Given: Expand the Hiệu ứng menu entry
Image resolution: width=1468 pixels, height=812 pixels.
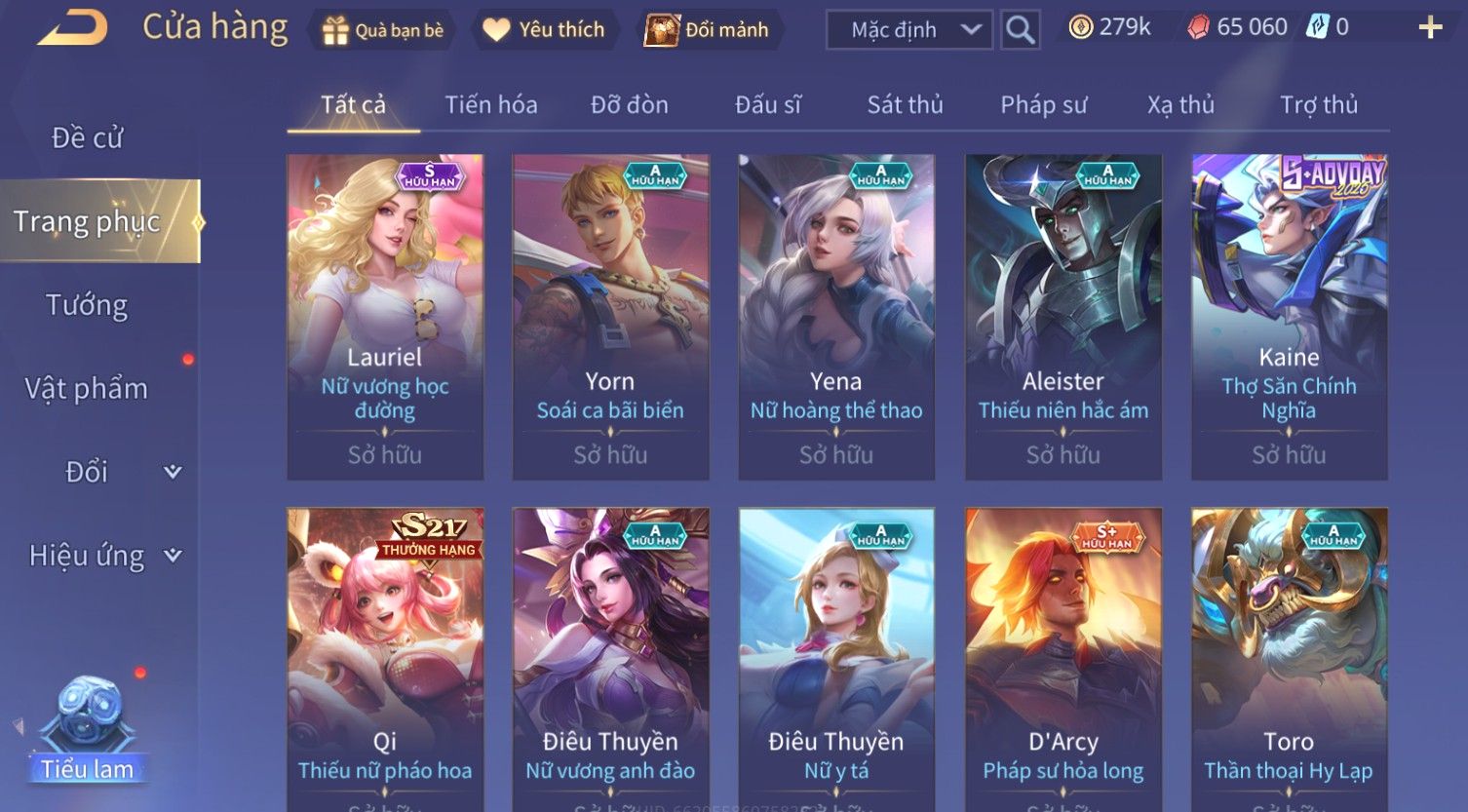Looking at the screenshot, I should [x=102, y=556].
